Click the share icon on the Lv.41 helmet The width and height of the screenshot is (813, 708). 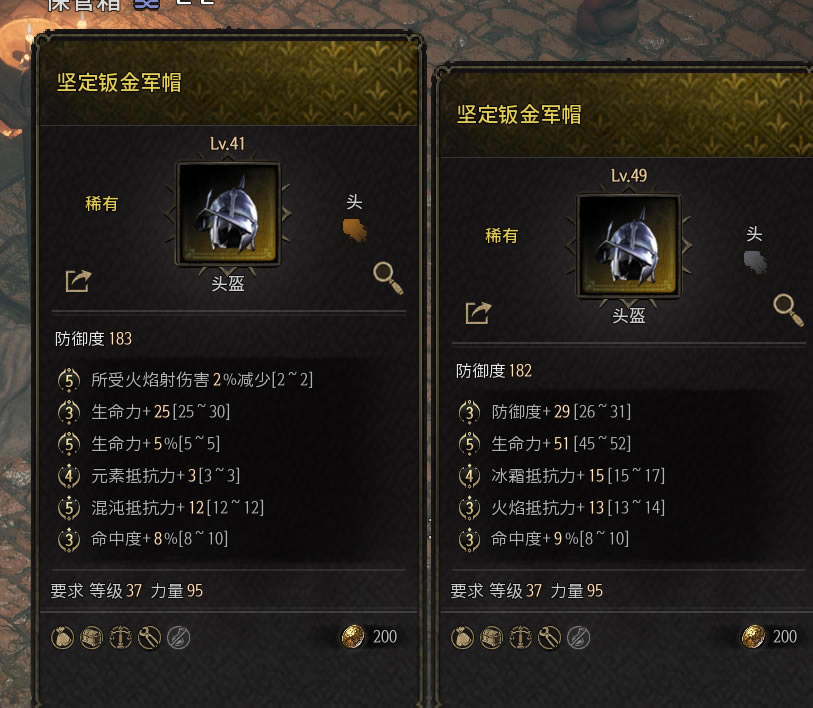coord(78,281)
